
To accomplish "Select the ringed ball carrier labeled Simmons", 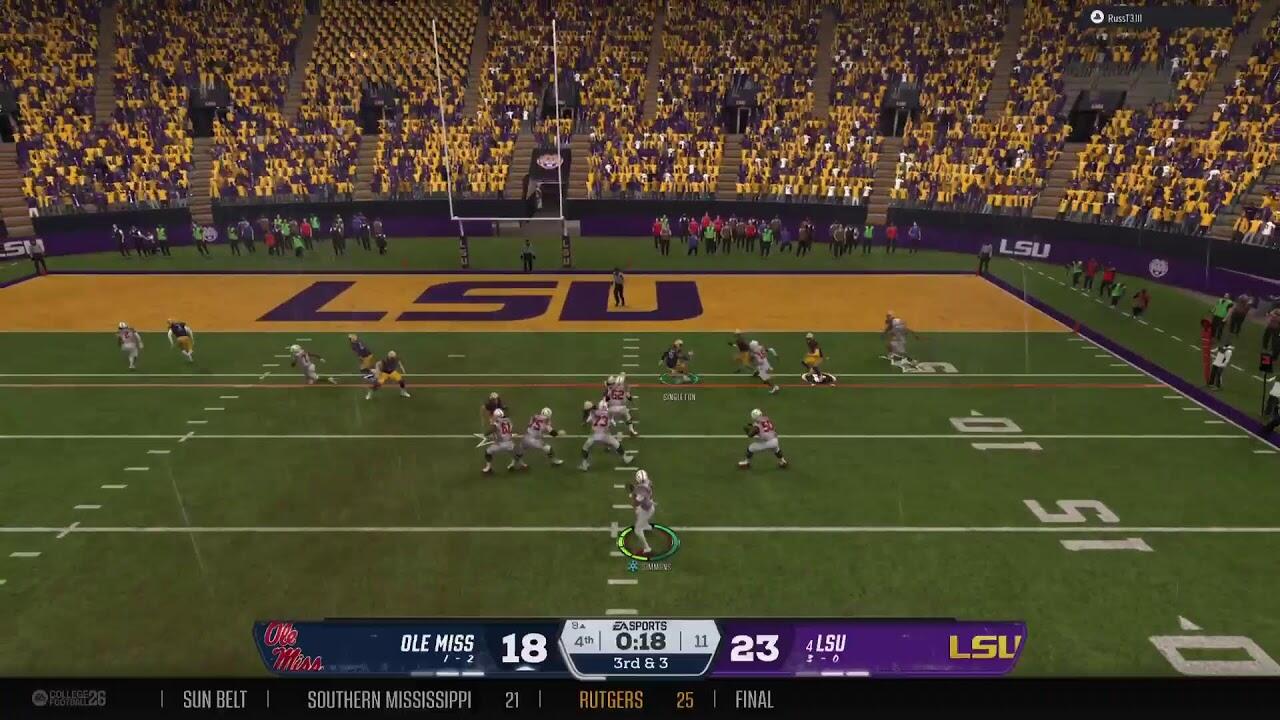I will pos(643,514).
